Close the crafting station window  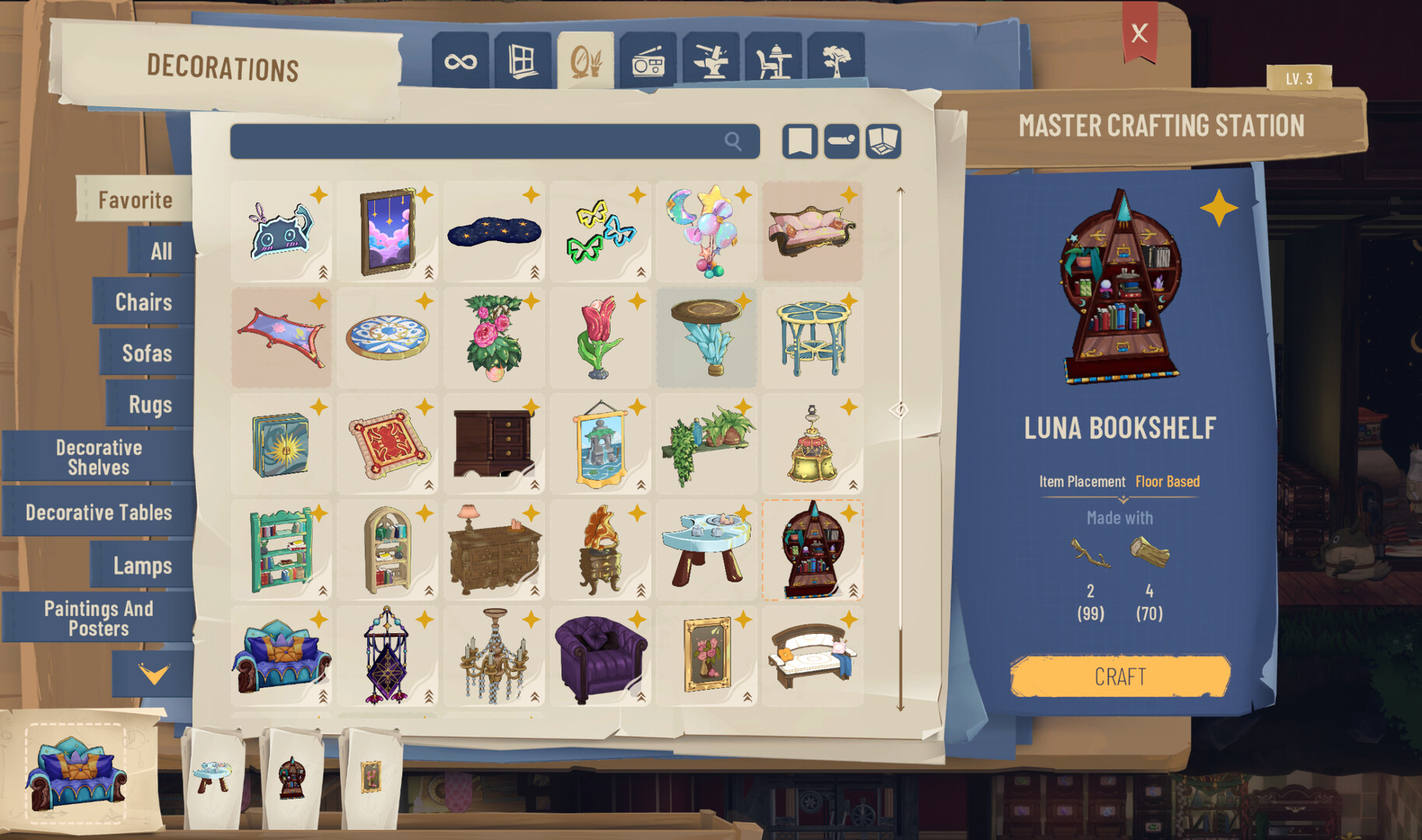tap(1140, 33)
